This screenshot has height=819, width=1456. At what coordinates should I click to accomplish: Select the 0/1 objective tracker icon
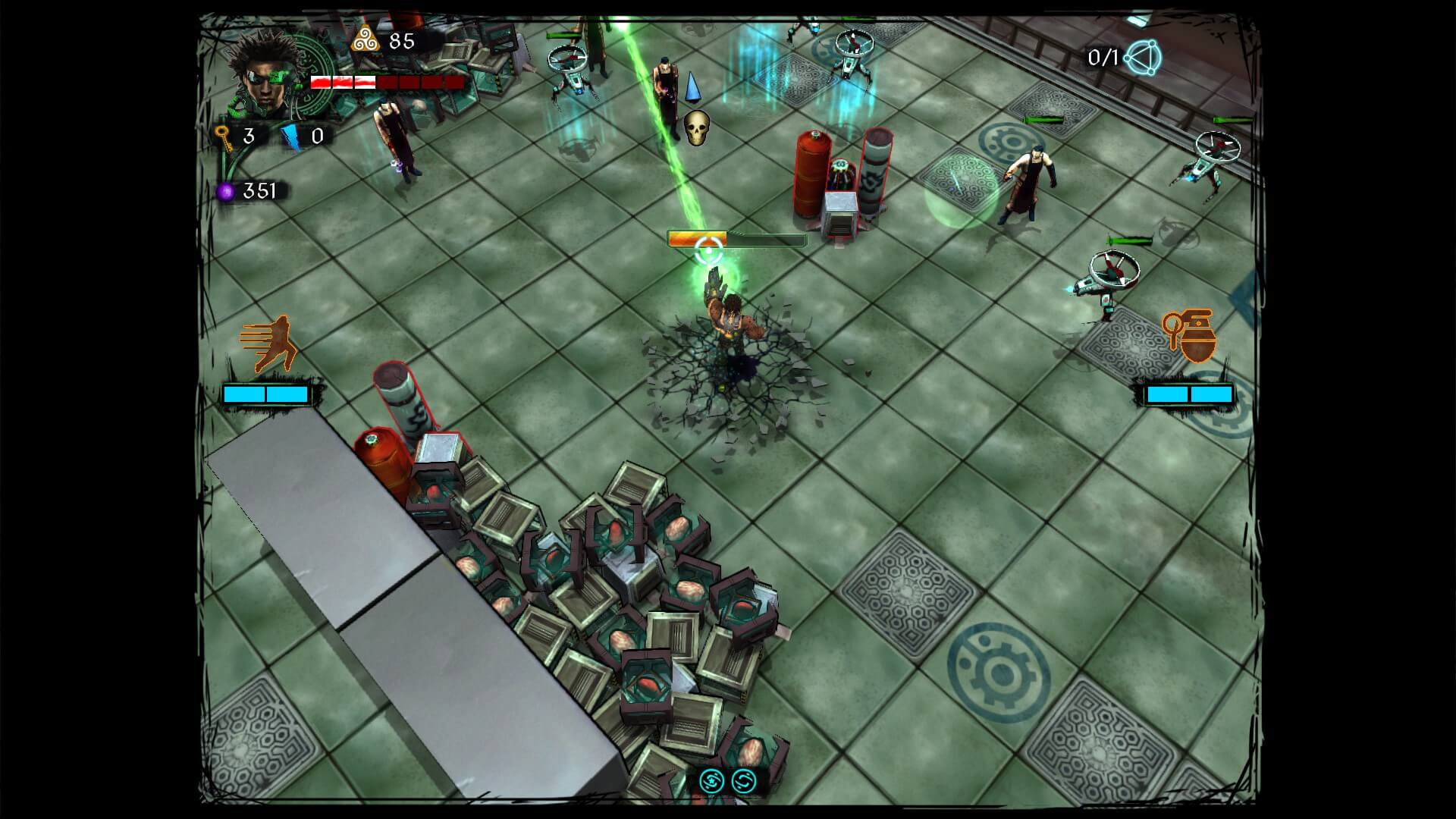click(x=1143, y=58)
